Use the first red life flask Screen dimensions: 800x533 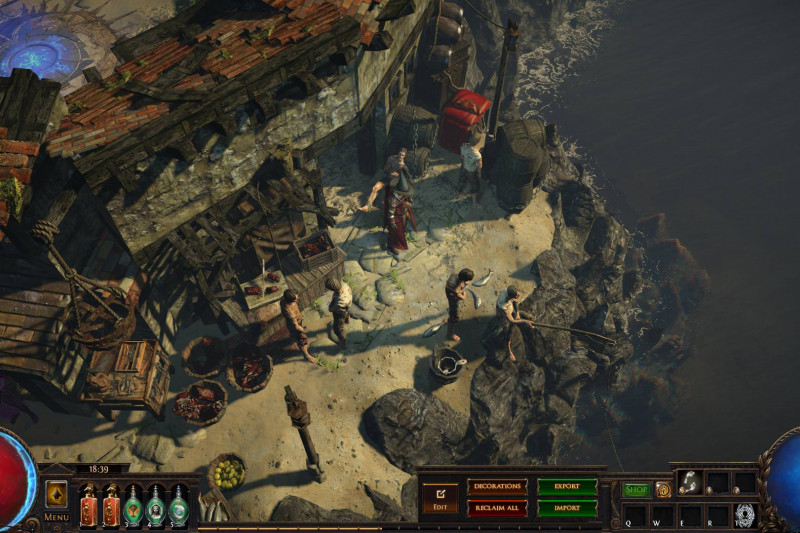click(88, 504)
